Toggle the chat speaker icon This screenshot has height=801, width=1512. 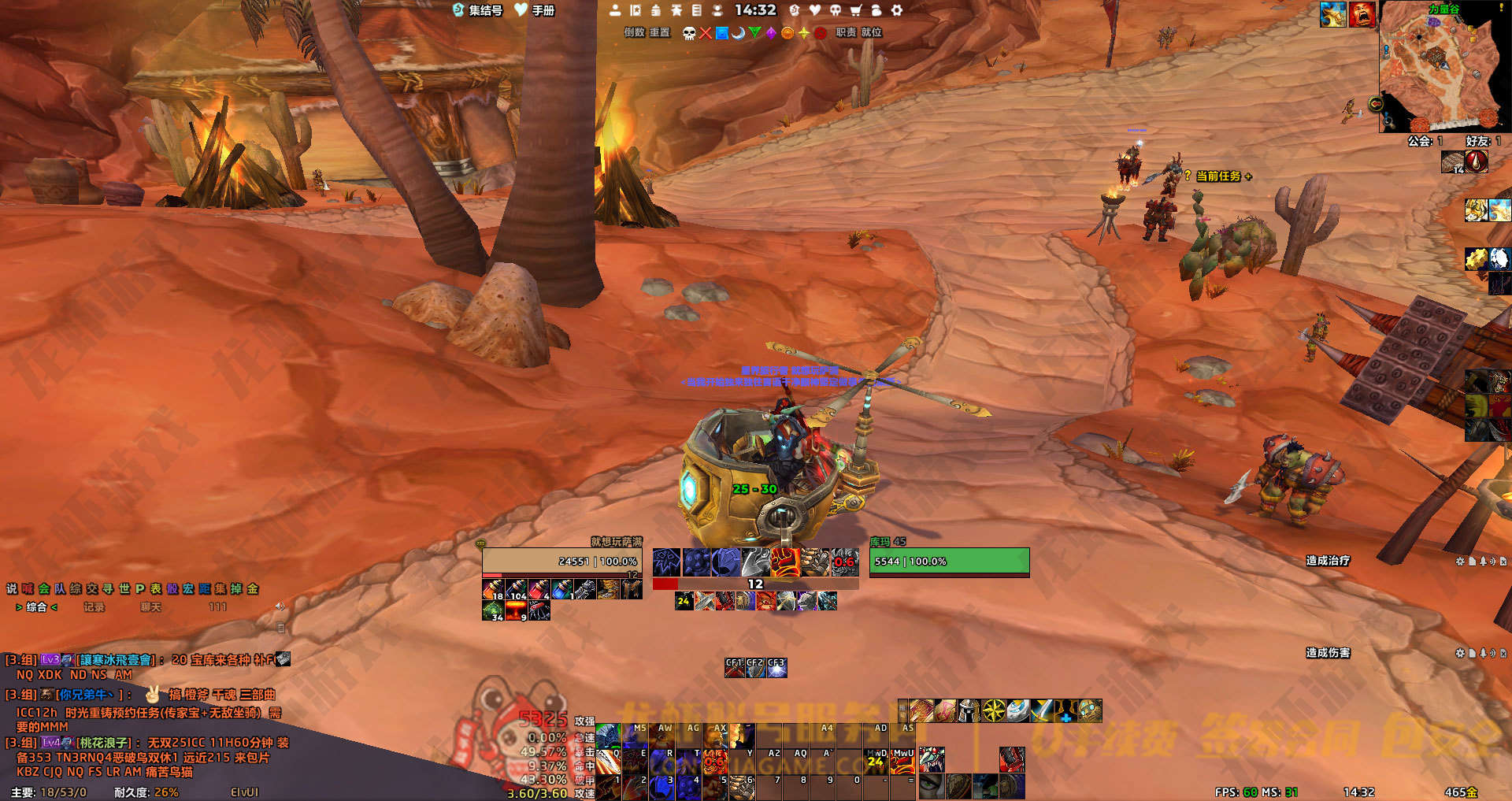(280, 606)
